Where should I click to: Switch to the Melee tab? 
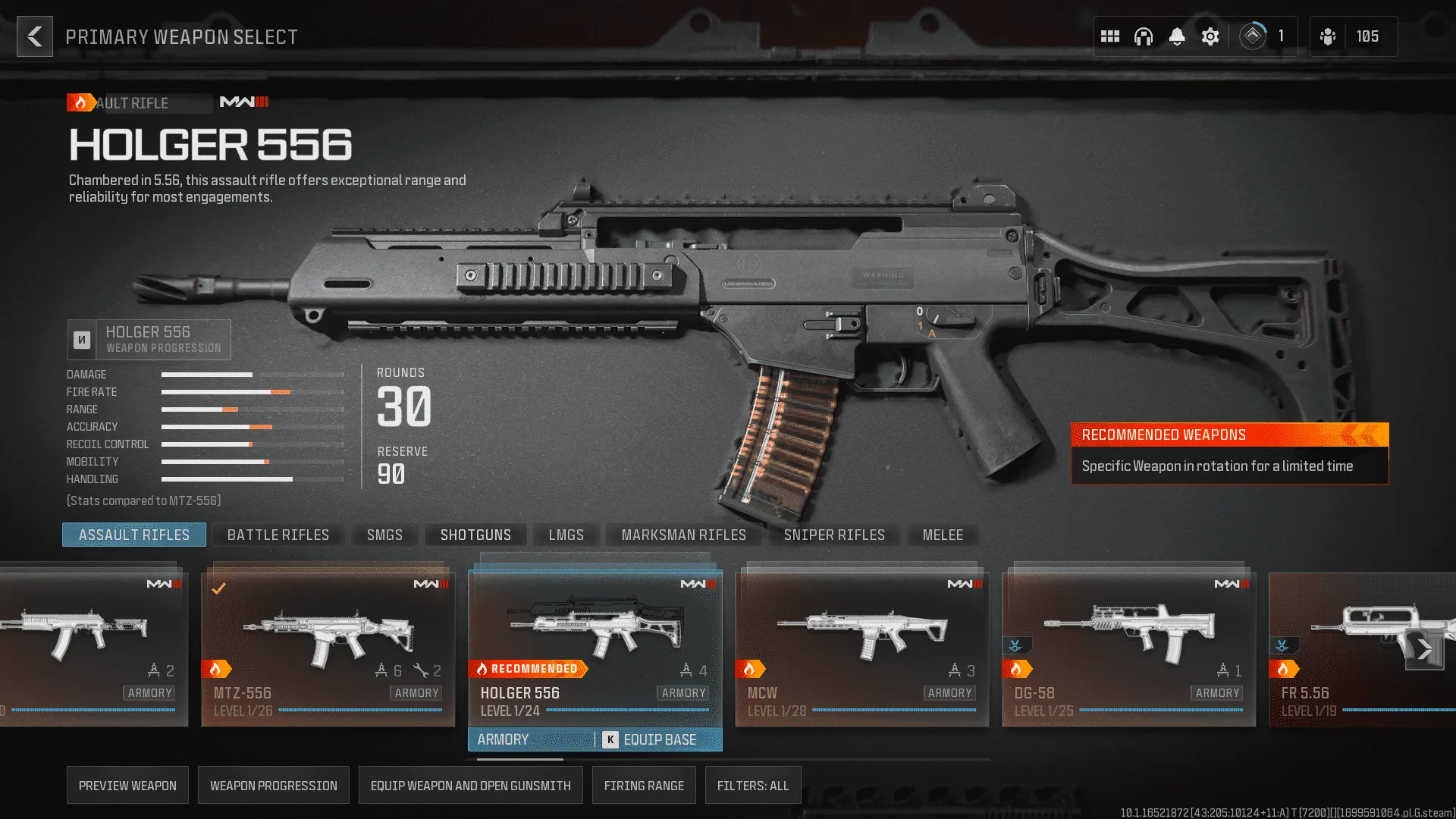(943, 535)
